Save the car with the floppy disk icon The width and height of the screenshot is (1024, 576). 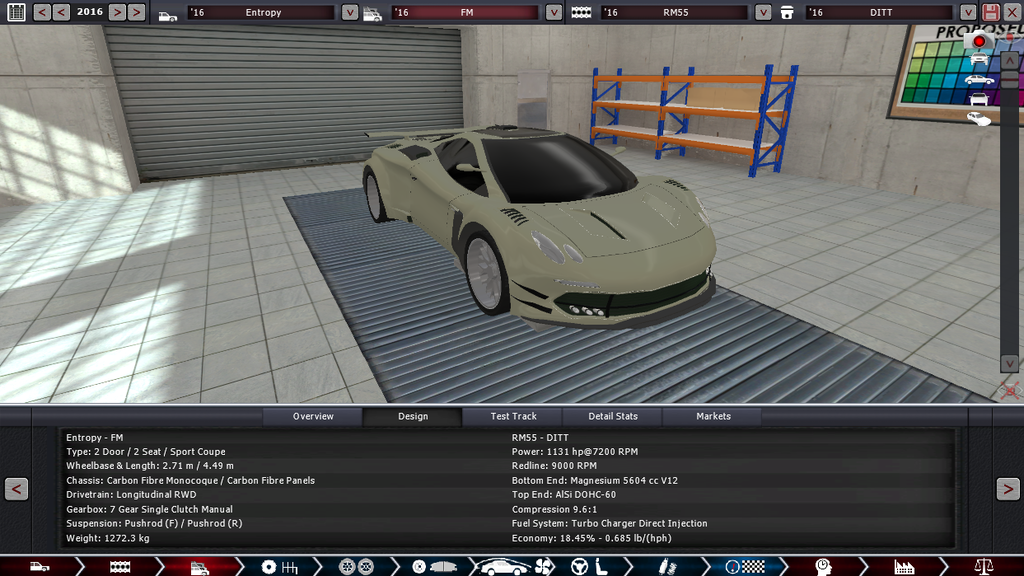991,12
